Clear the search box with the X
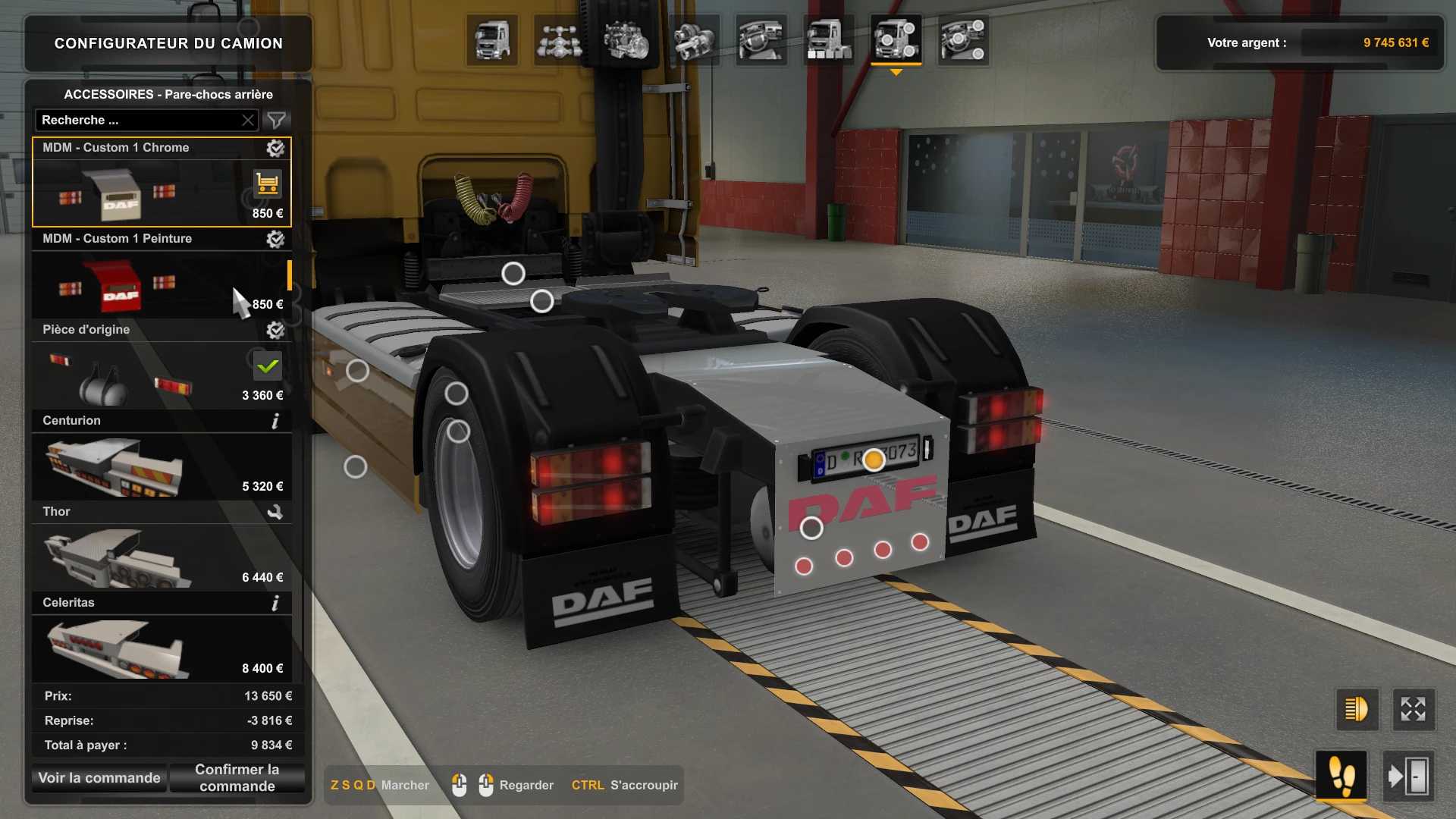 tap(248, 120)
